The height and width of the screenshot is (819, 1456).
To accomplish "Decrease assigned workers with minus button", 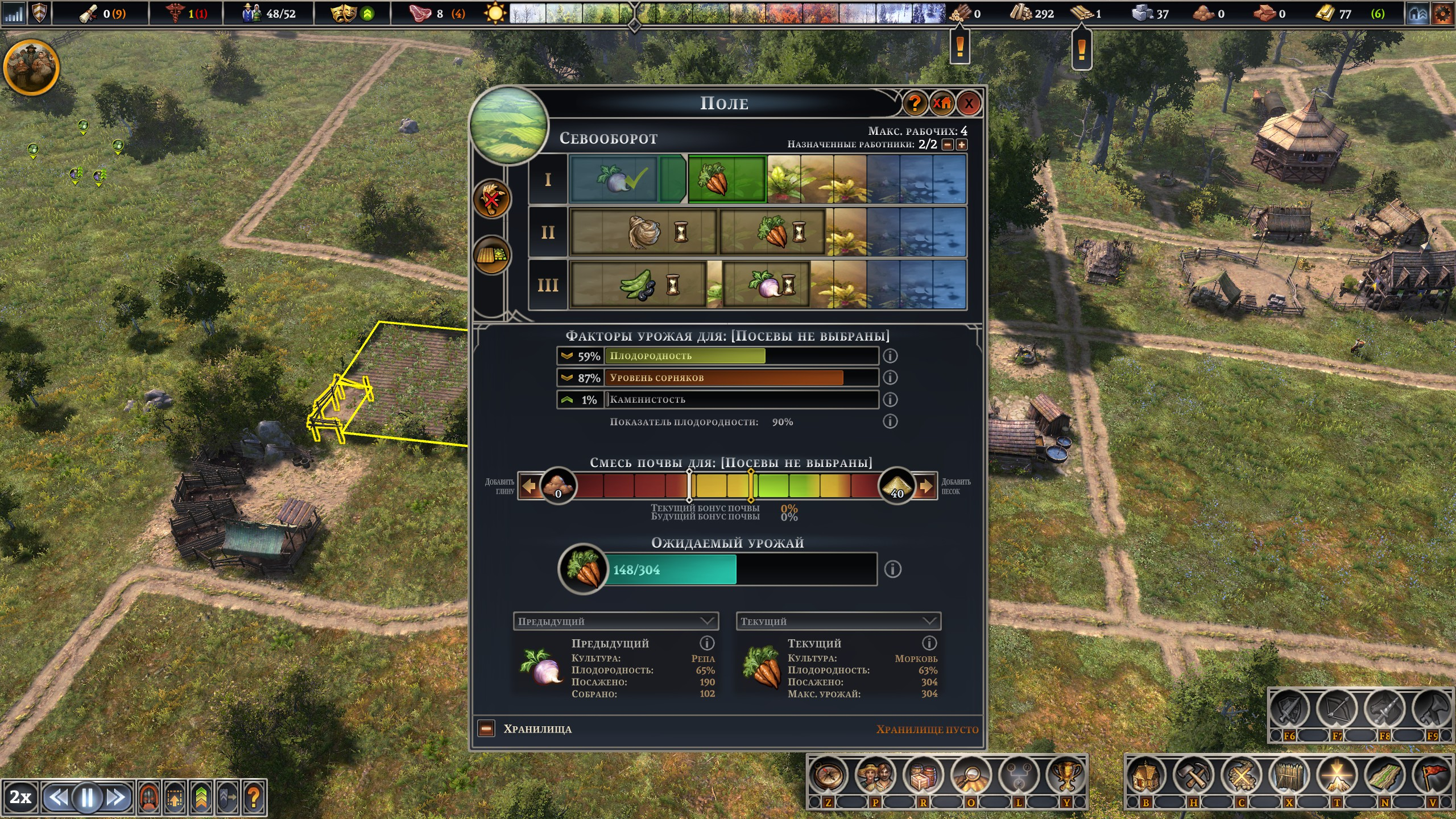I will (948, 144).
